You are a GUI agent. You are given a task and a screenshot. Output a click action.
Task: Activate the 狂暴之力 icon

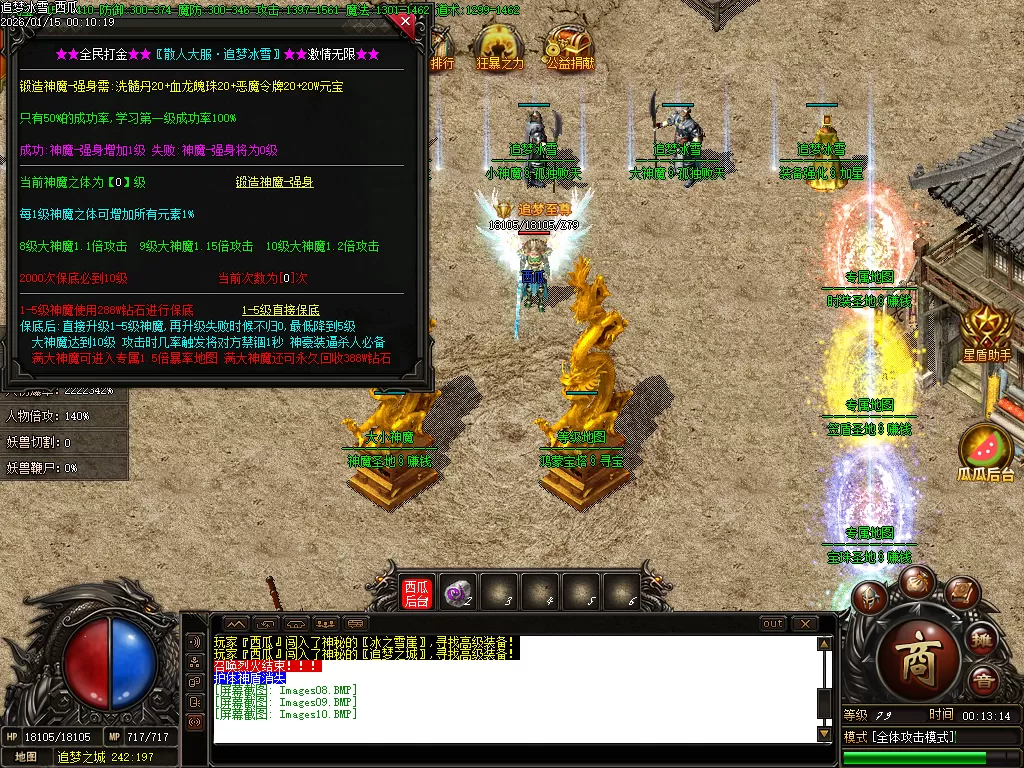pyautogui.click(x=500, y=48)
